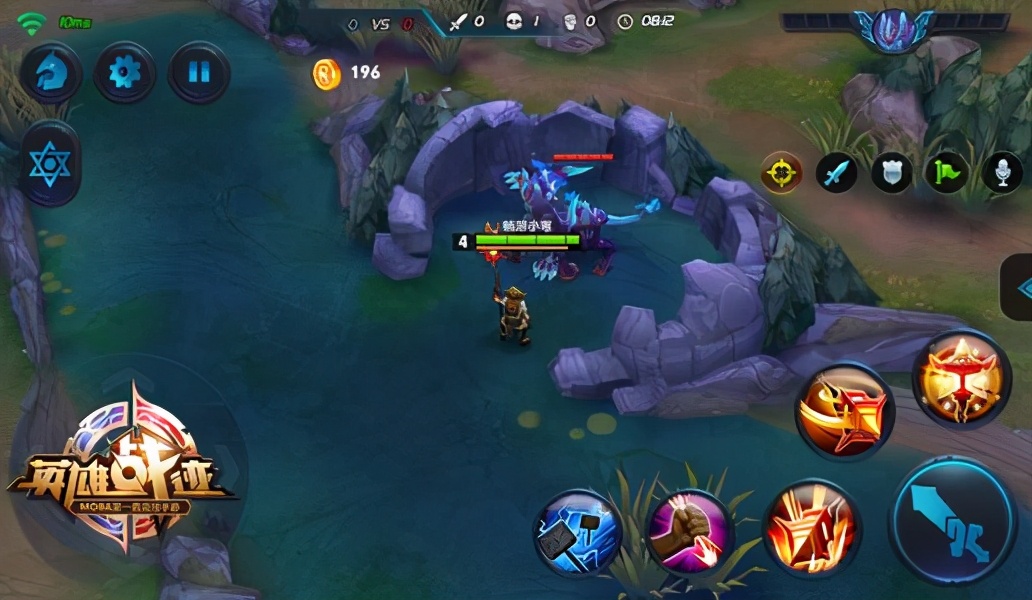Open the hexagram star icon
This screenshot has width=1032, height=600.
coord(50,164)
